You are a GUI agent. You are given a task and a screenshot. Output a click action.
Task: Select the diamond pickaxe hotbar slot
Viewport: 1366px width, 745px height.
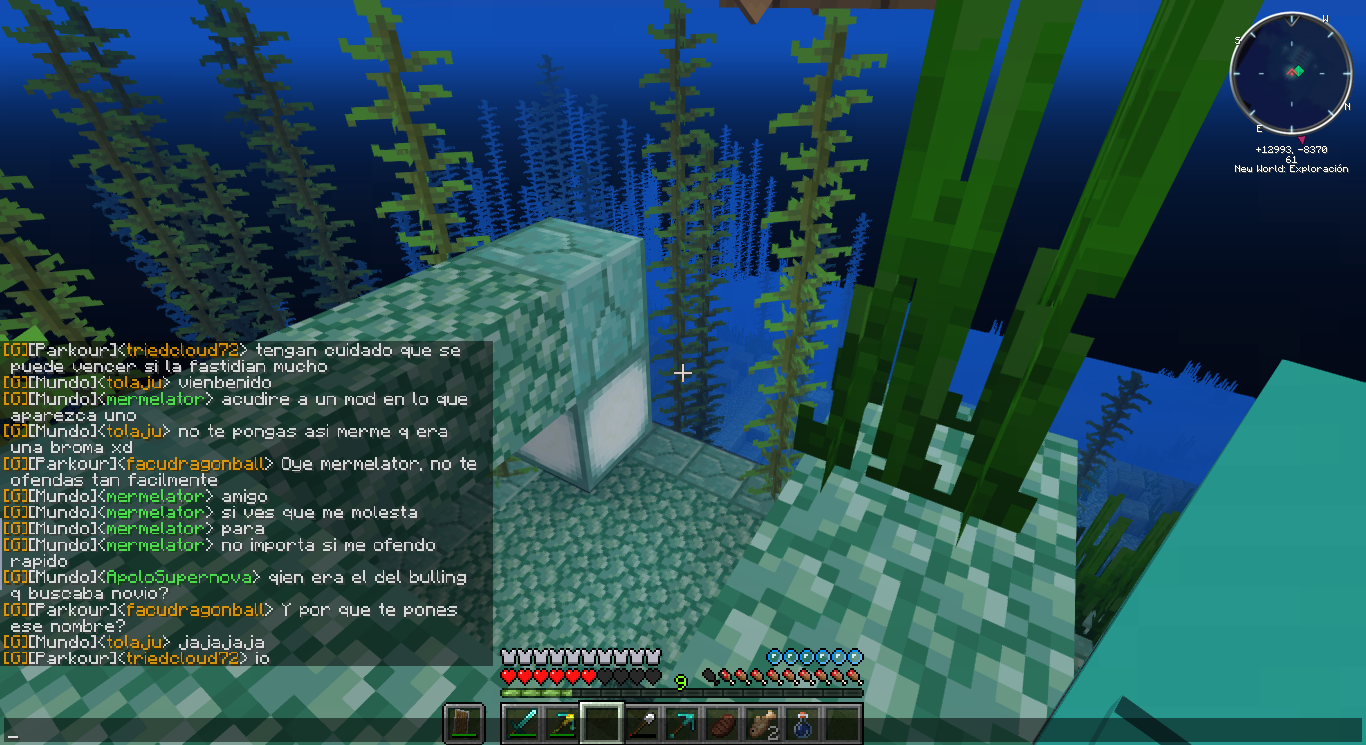682,723
